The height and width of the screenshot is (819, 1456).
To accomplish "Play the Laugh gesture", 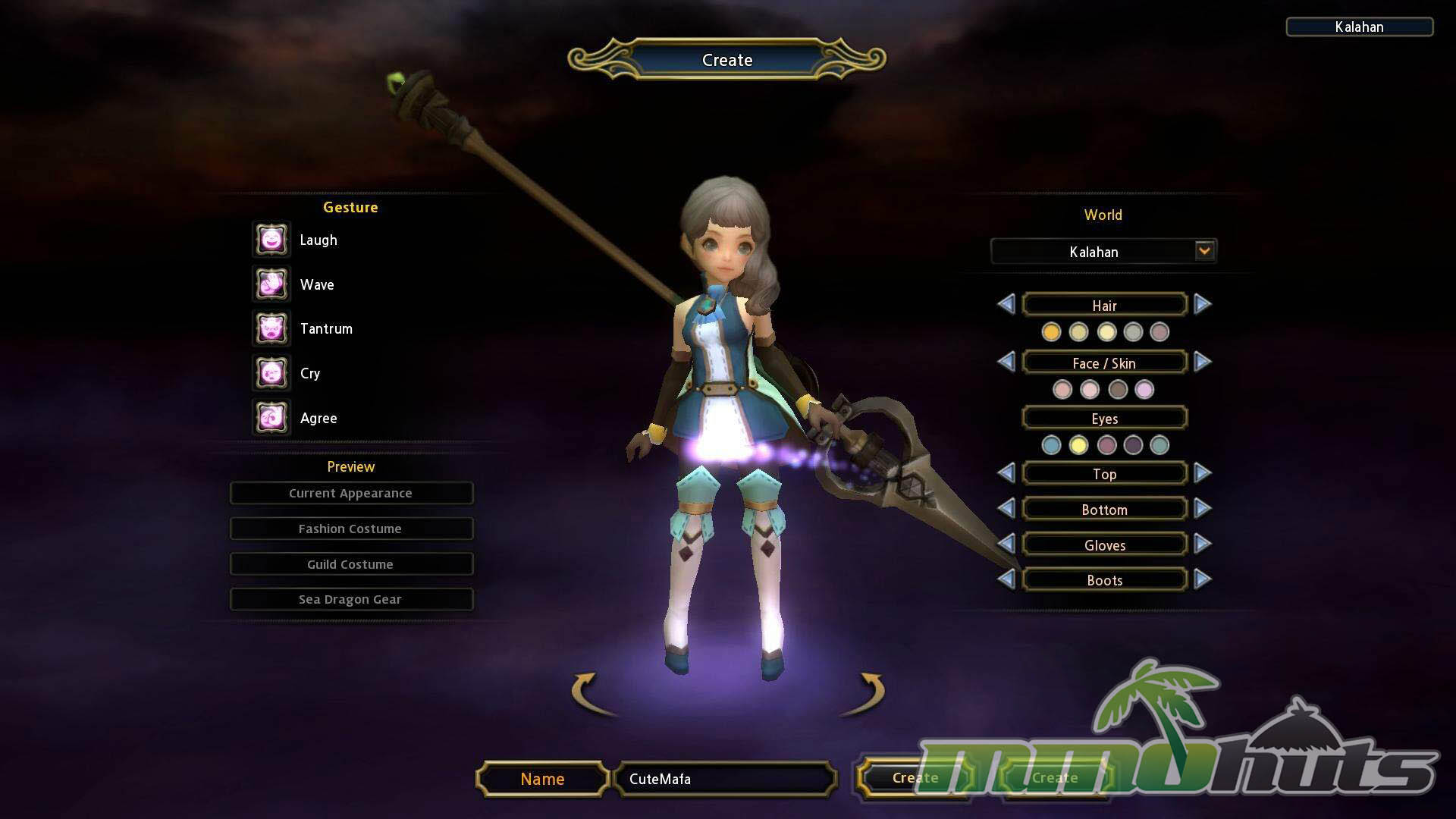I will tap(271, 240).
